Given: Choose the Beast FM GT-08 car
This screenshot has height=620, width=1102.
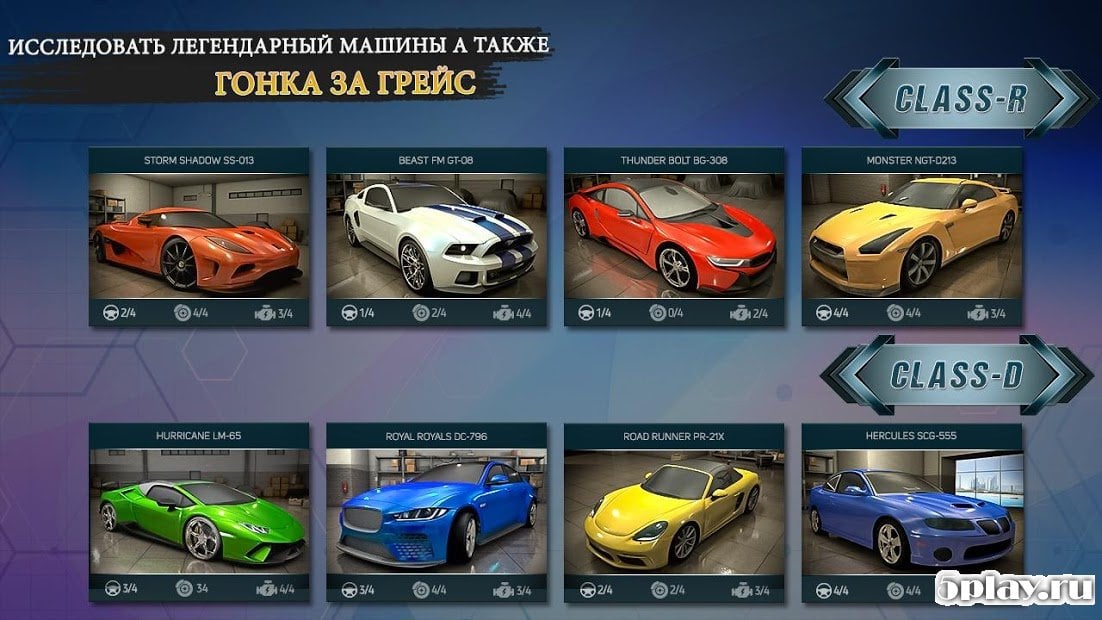Looking at the screenshot, I should point(436,236).
